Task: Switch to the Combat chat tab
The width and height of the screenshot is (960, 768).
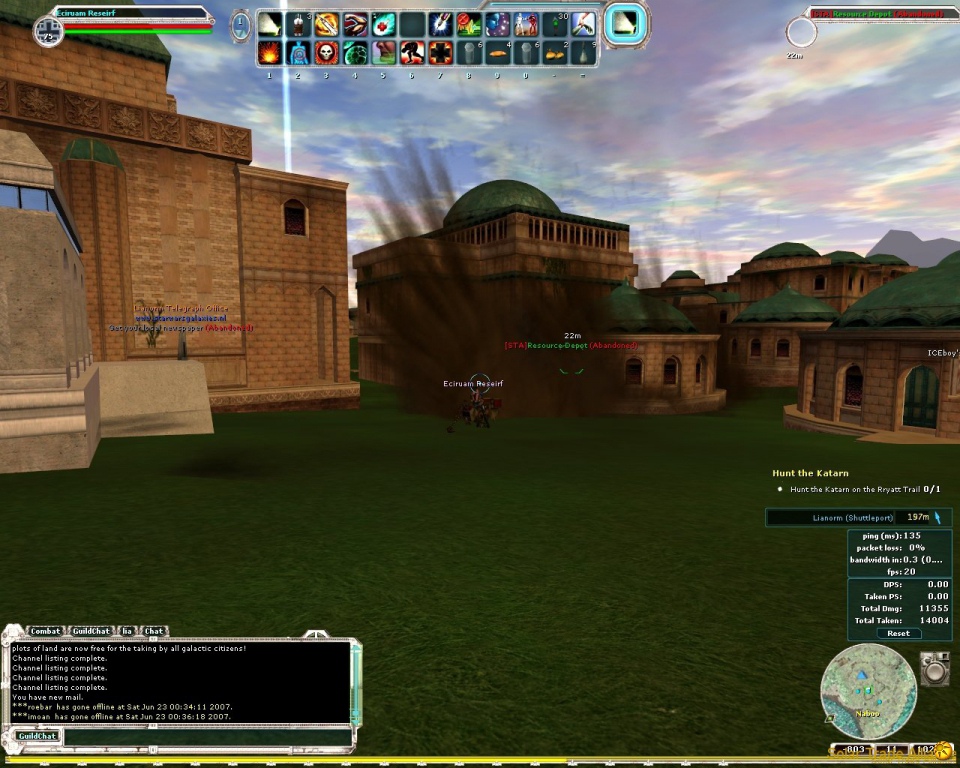Action: pos(45,631)
